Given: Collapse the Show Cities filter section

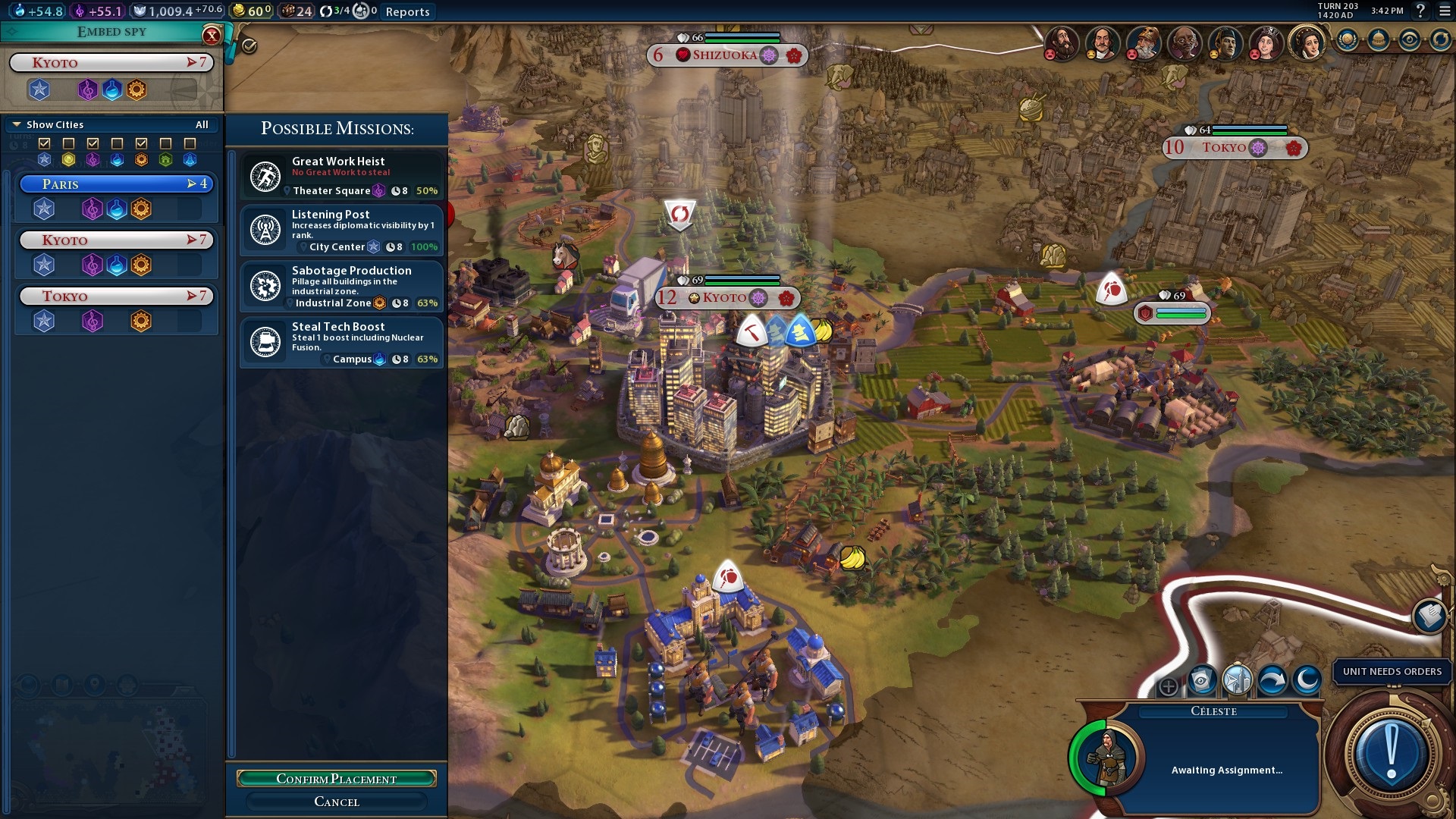Looking at the screenshot, I should point(17,124).
